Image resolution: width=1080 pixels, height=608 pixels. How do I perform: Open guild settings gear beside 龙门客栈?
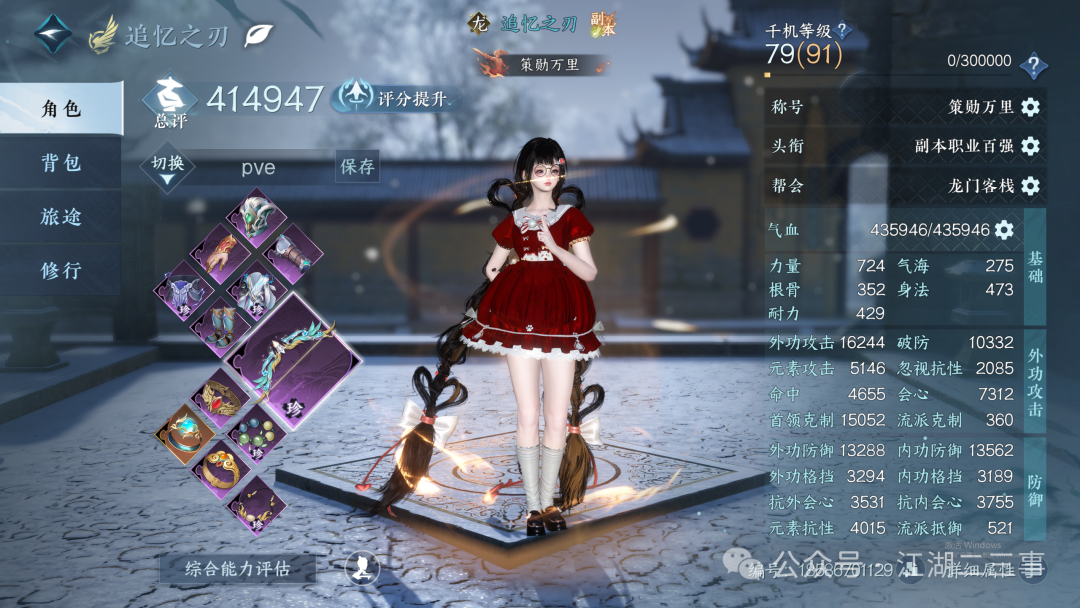[1030, 186]
